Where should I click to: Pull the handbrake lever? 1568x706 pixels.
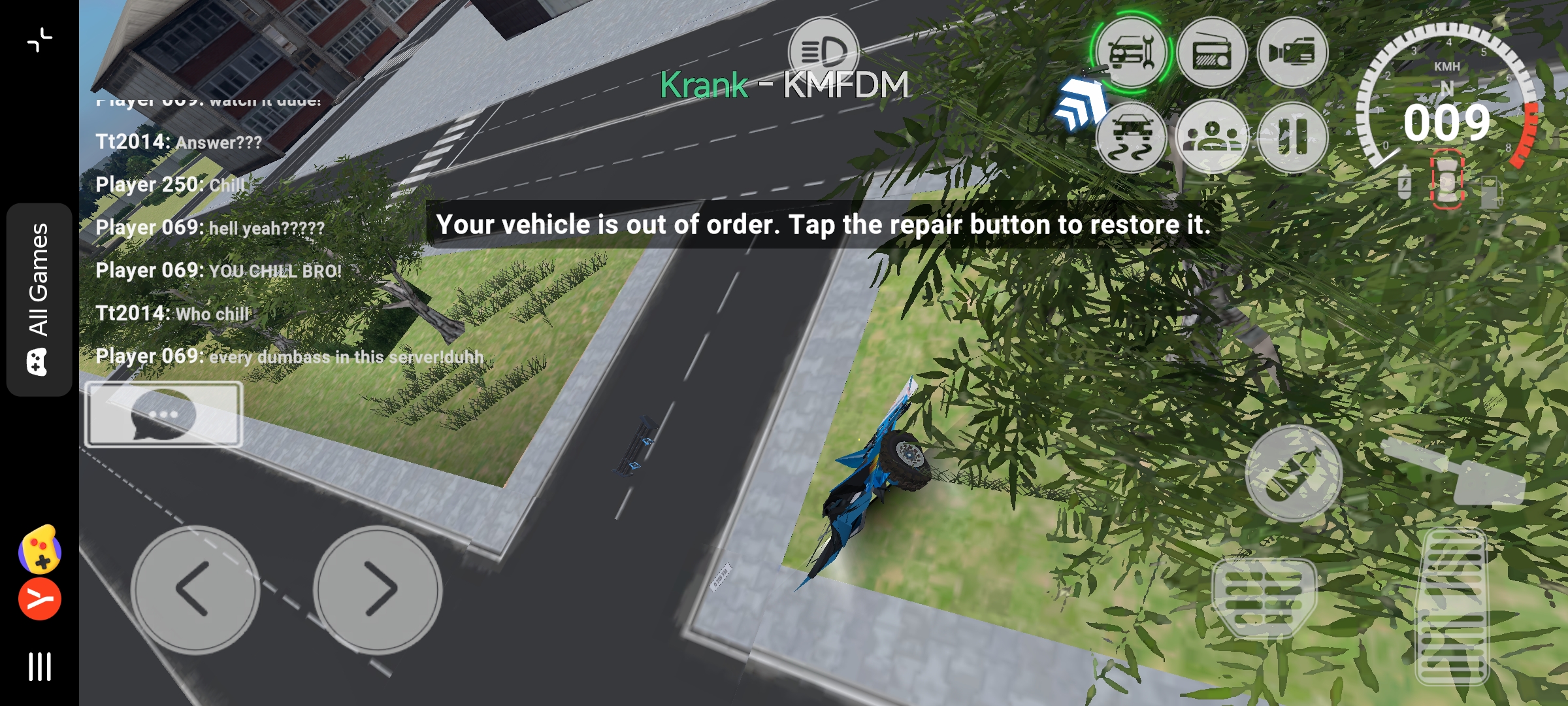[1457, 472]
